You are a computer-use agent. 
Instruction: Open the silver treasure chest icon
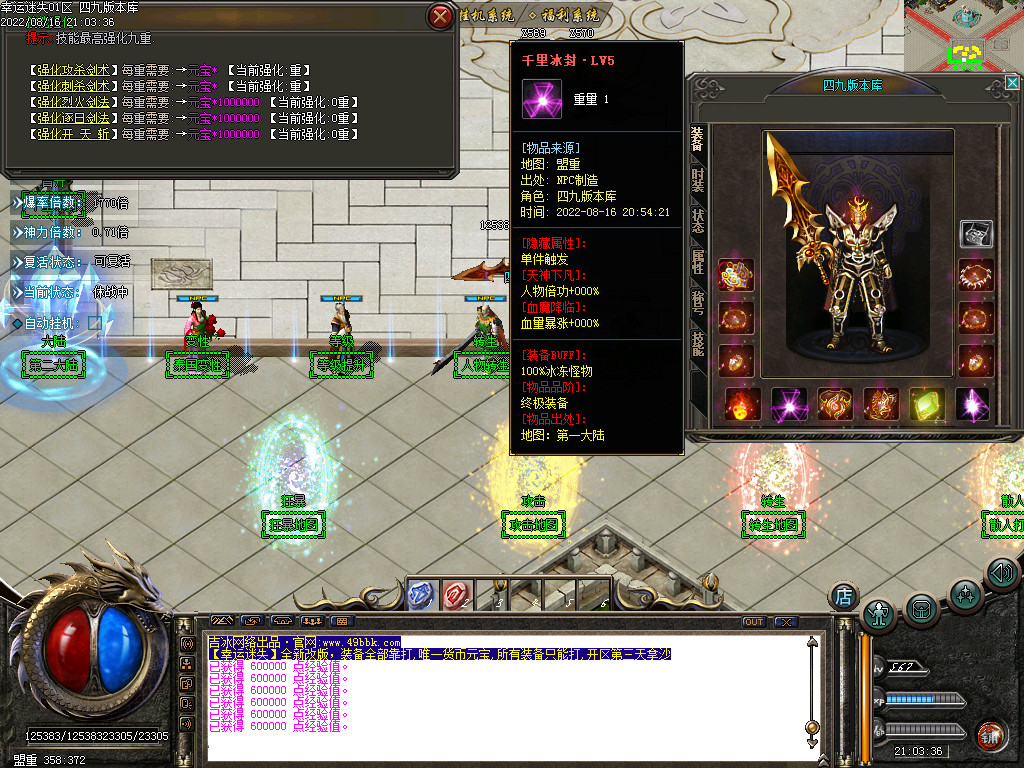click(x=976, y=234)
